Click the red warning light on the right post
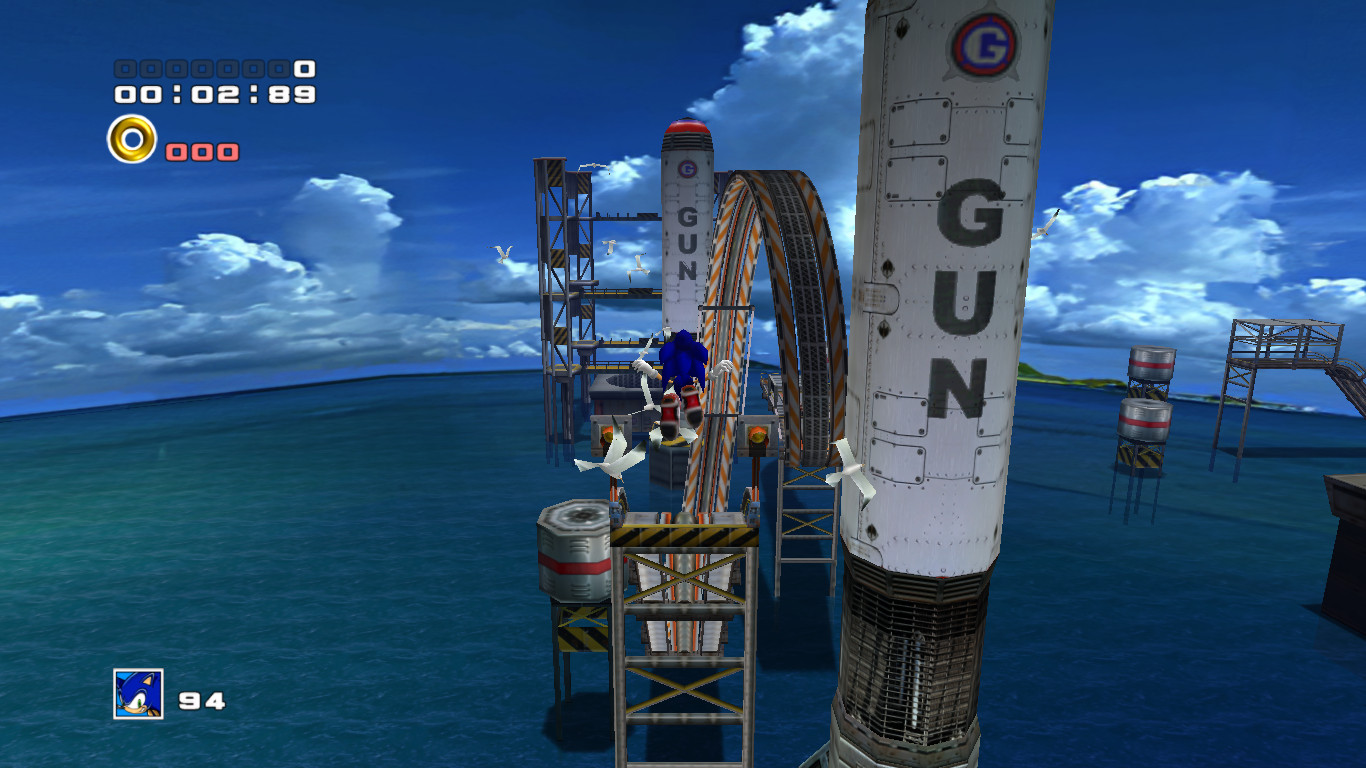This screenshot has height=768, width=1366. tap(759, 434)
